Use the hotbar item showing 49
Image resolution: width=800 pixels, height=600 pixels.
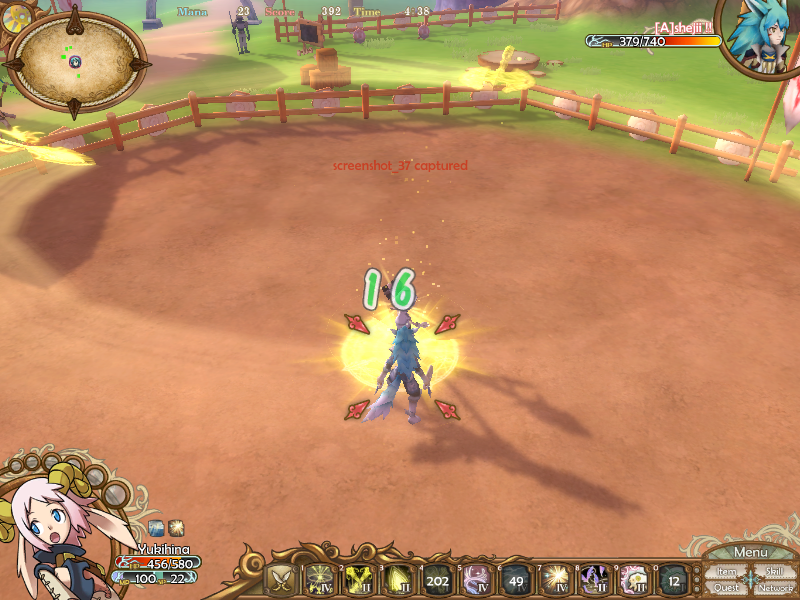click(515, 579)
